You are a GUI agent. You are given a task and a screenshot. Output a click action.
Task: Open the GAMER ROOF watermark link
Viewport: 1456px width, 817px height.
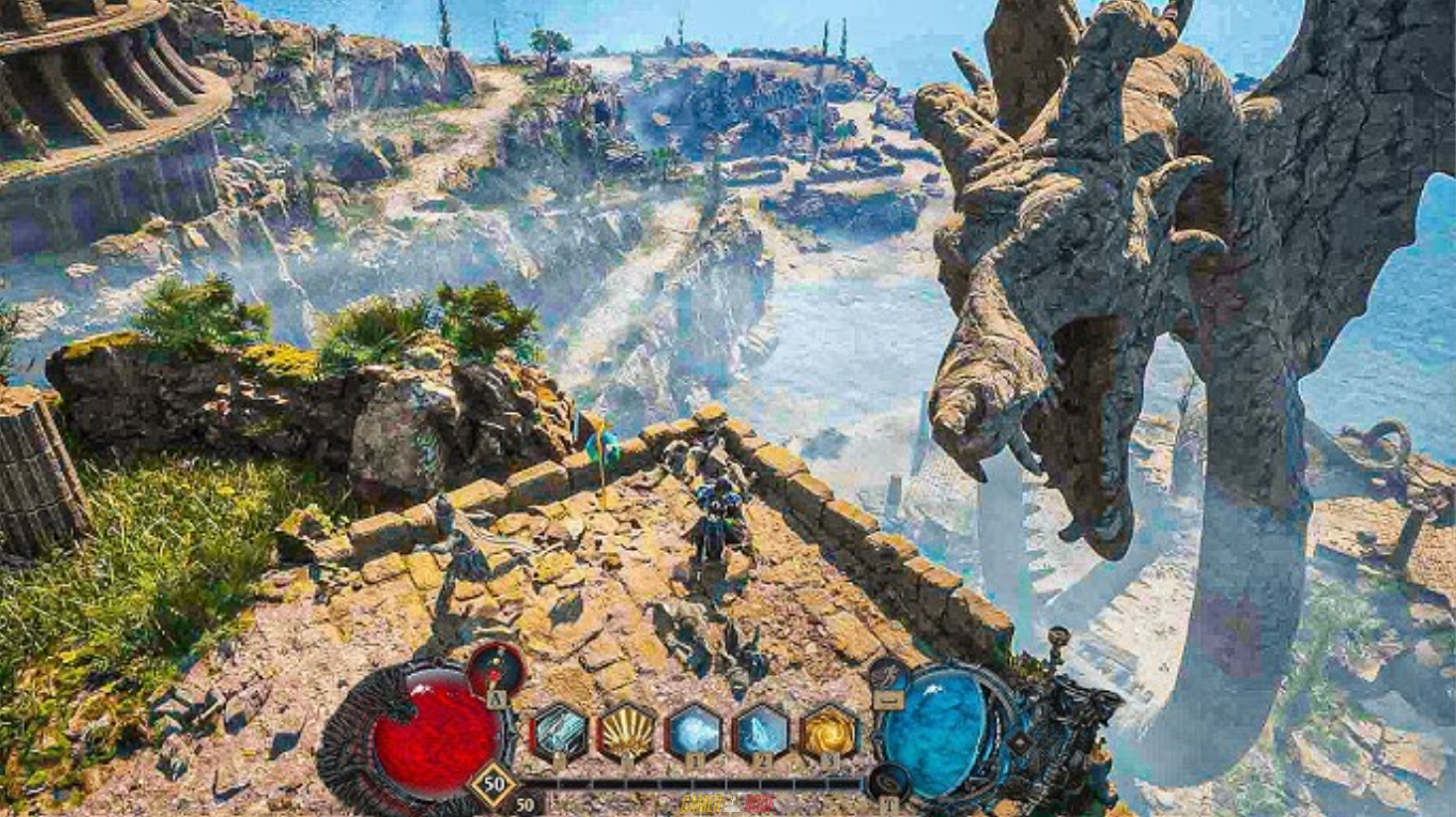click(728, 802)
